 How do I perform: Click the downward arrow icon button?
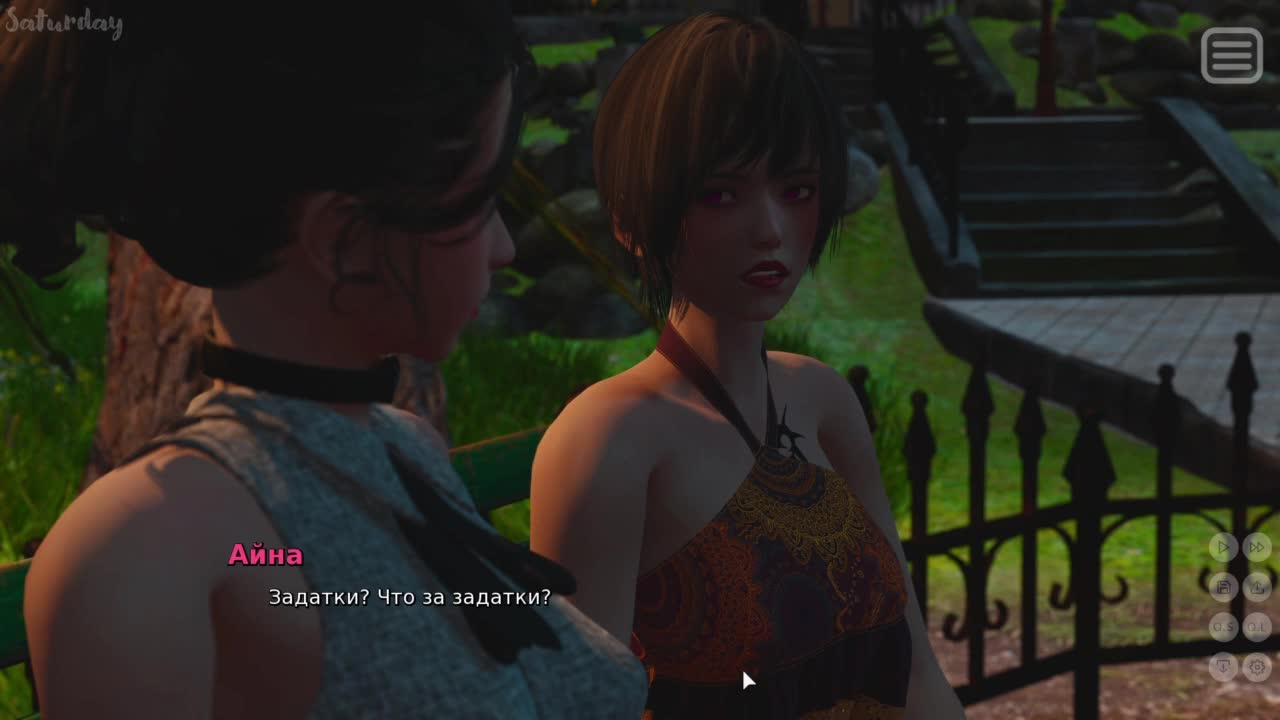[x=1223, y=666]
